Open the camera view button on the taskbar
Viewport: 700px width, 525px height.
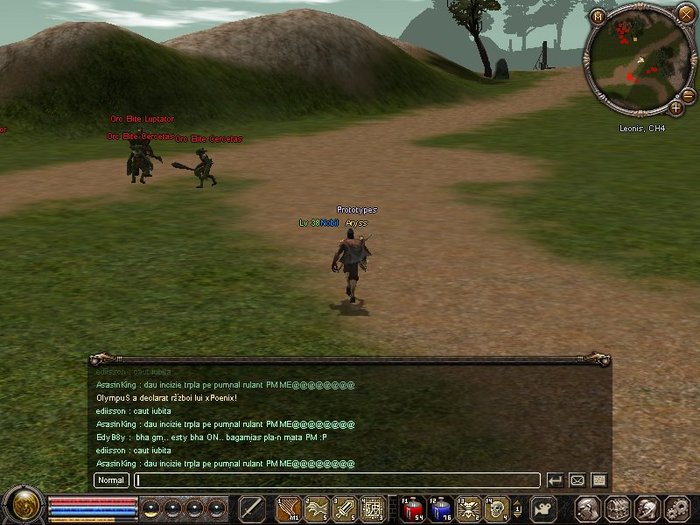click(542, 508)
